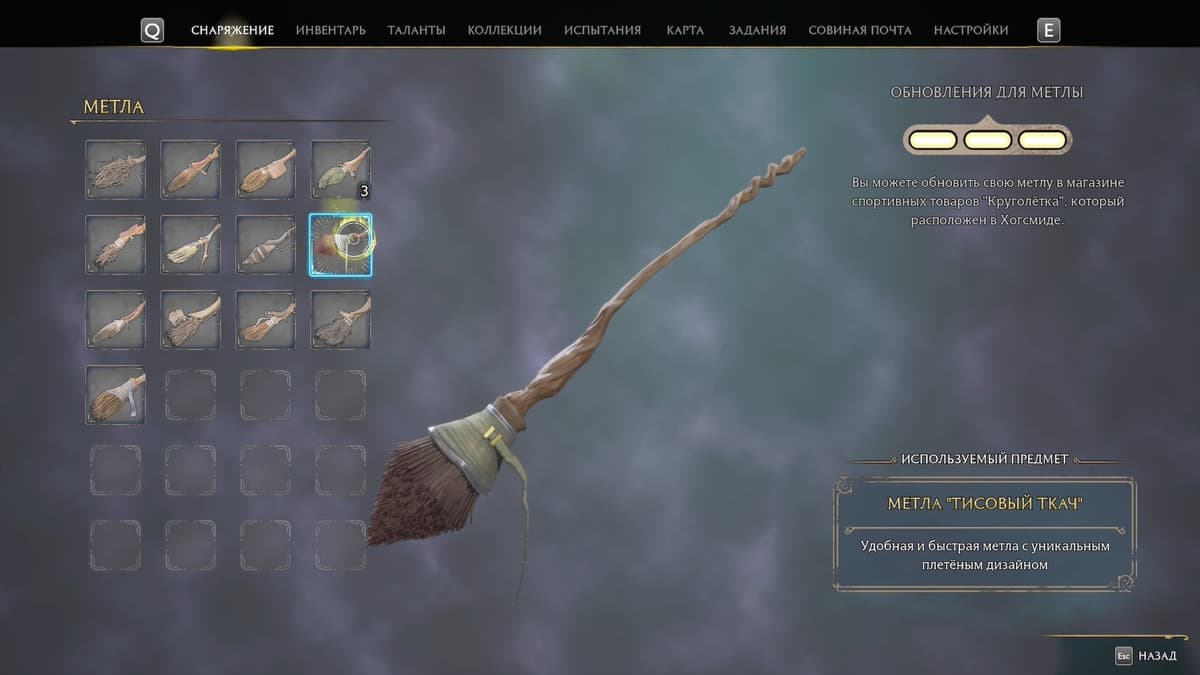Open the Совиная почта tab
Image resolution: width=1200 pixels, height=675 pixels.
tap(859, 30)
